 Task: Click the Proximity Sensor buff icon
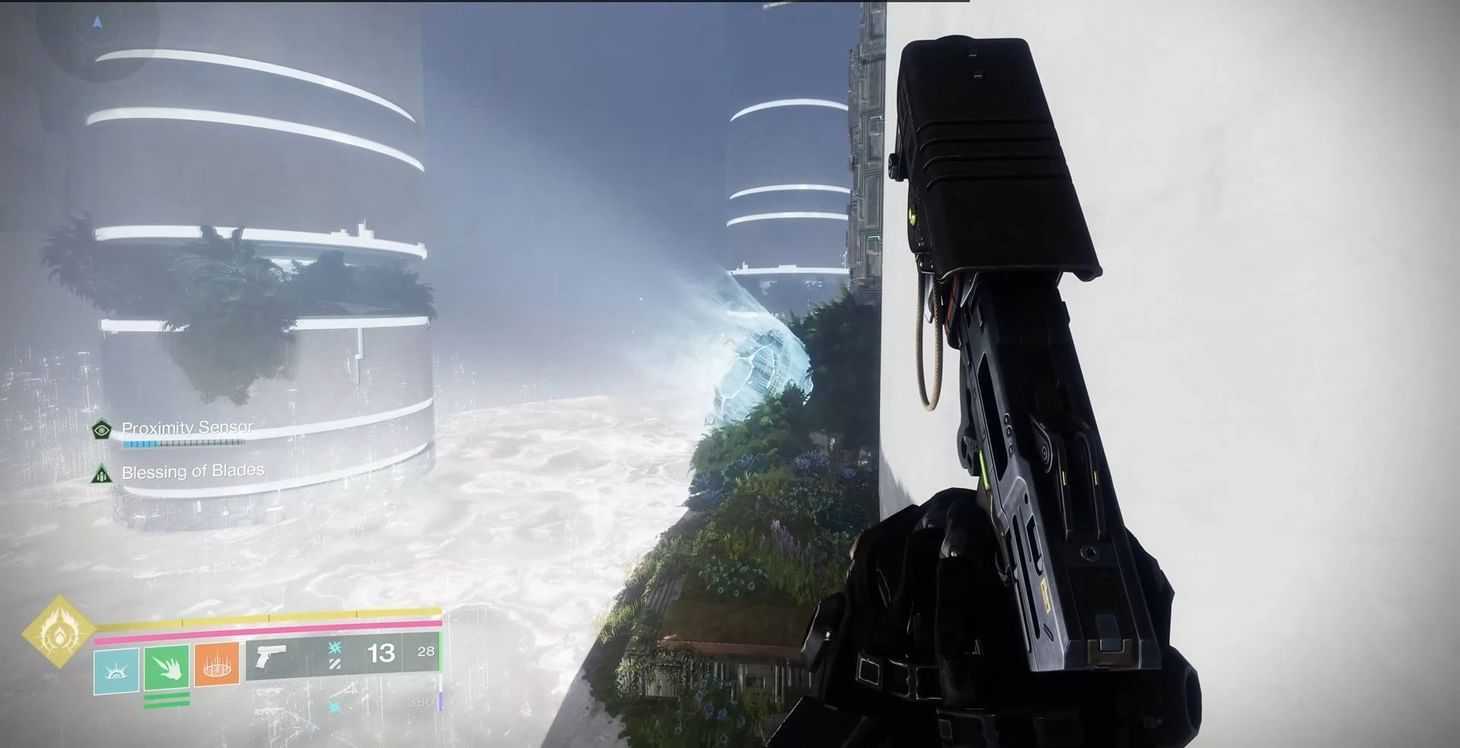coord(100,428)
